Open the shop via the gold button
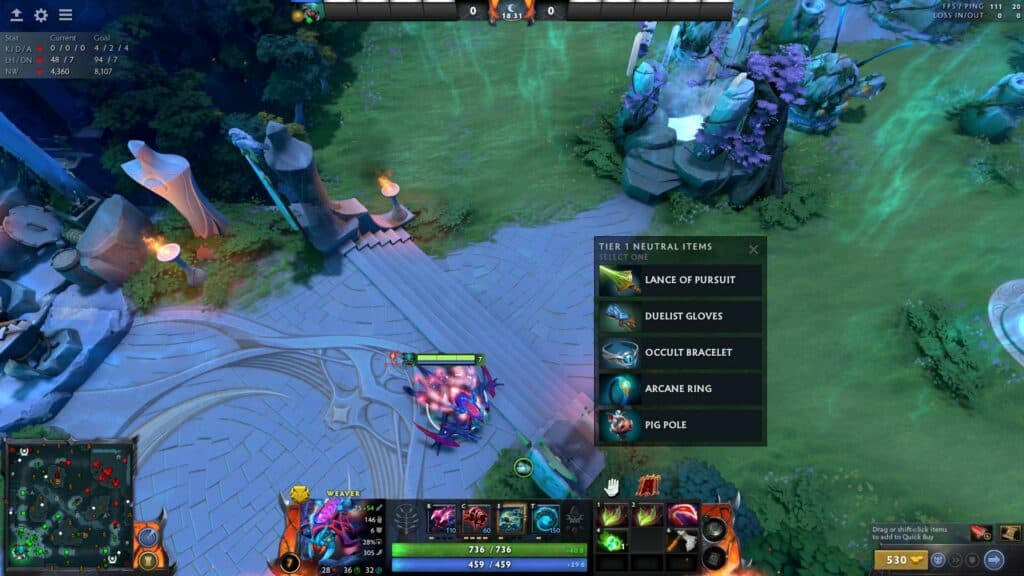The height and width of the screenshot is (576, 1024). [895, 559]
